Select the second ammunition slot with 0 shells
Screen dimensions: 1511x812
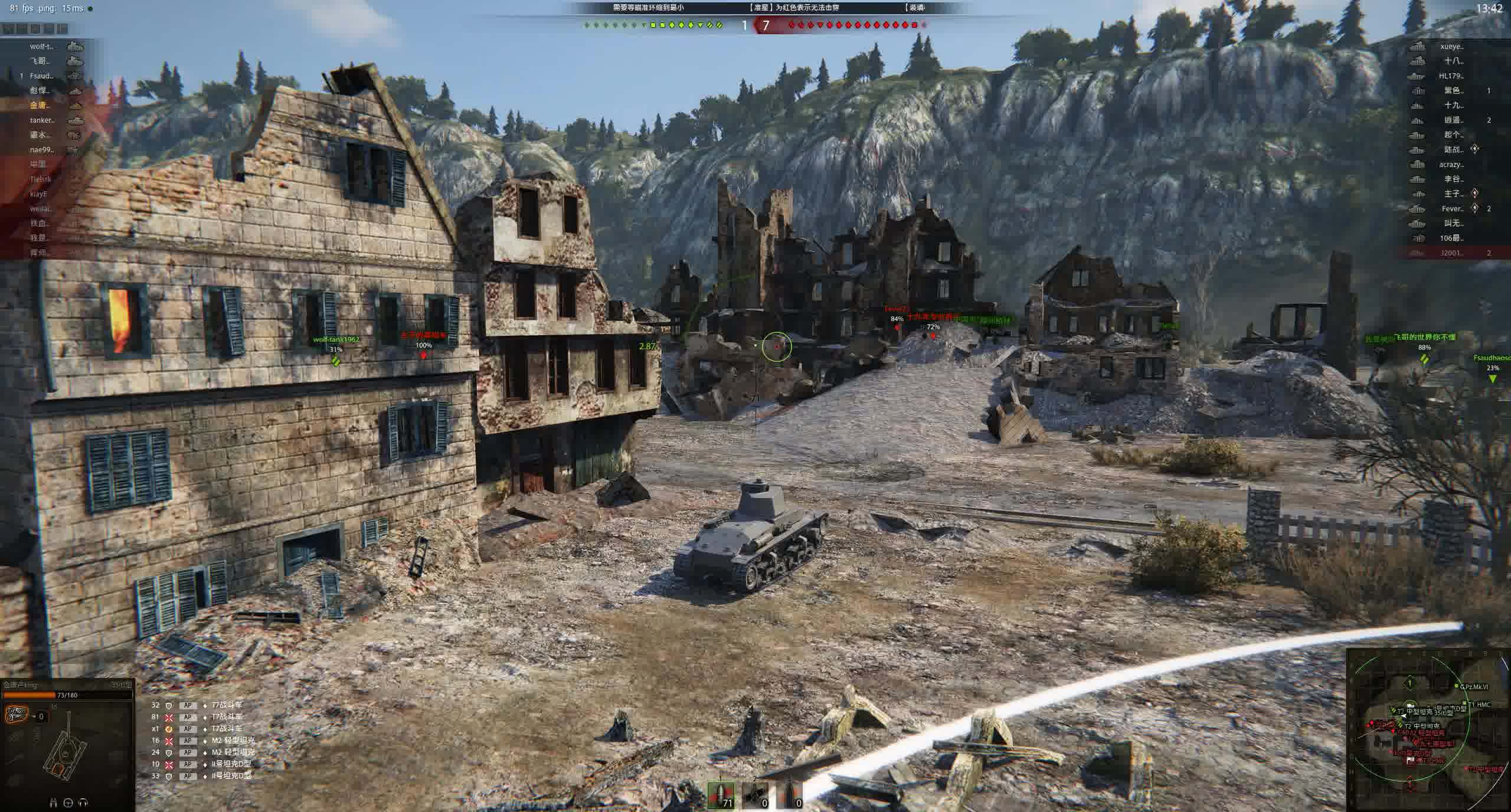pyautogui.click(x=755, y=795)
